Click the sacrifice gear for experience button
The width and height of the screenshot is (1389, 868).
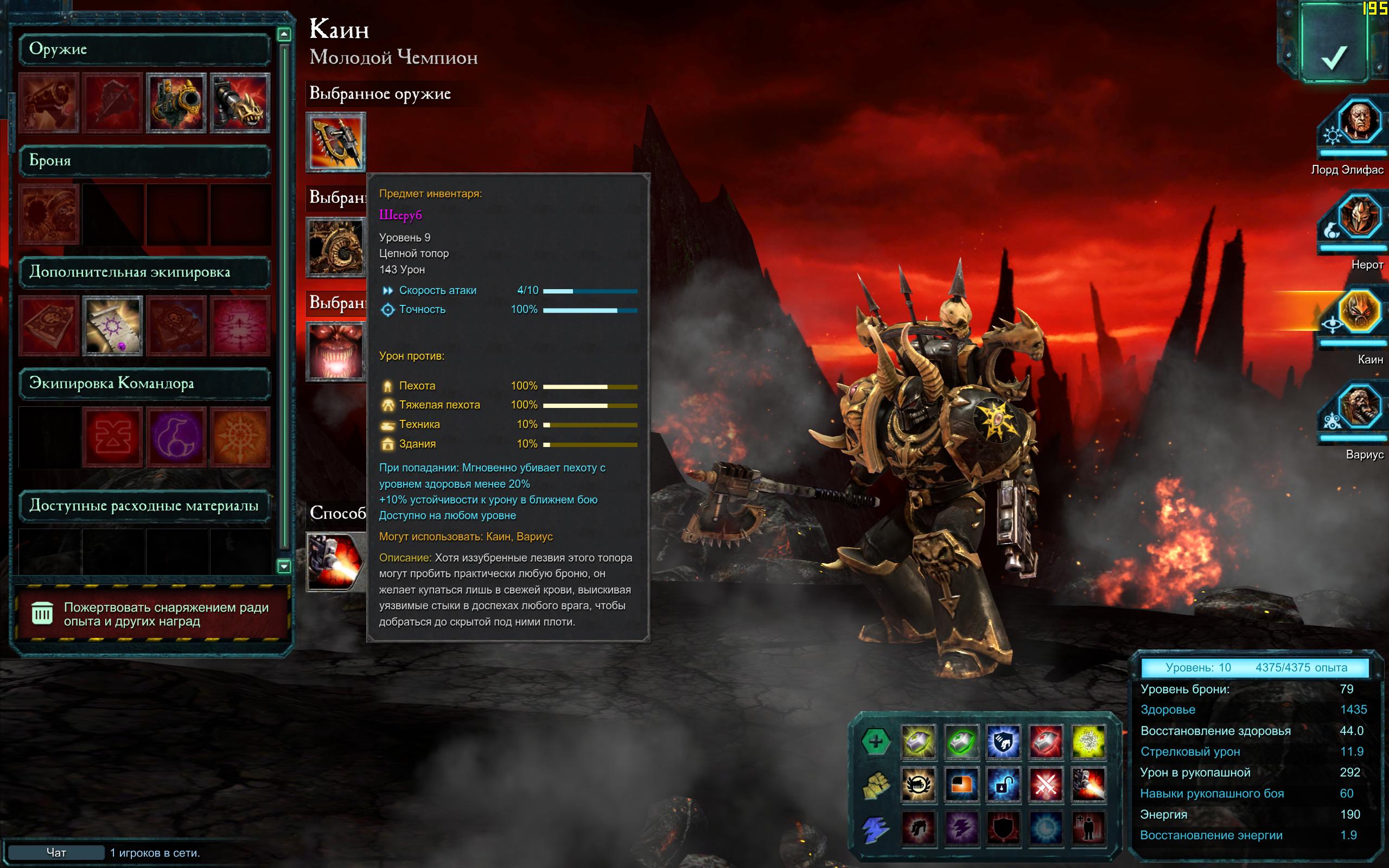[151, 614]
